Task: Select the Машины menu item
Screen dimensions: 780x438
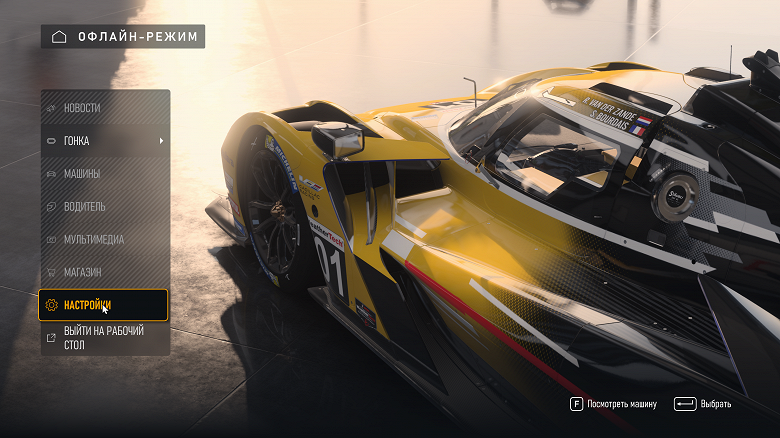Action: pyautogui.click(x=104, y=174)
